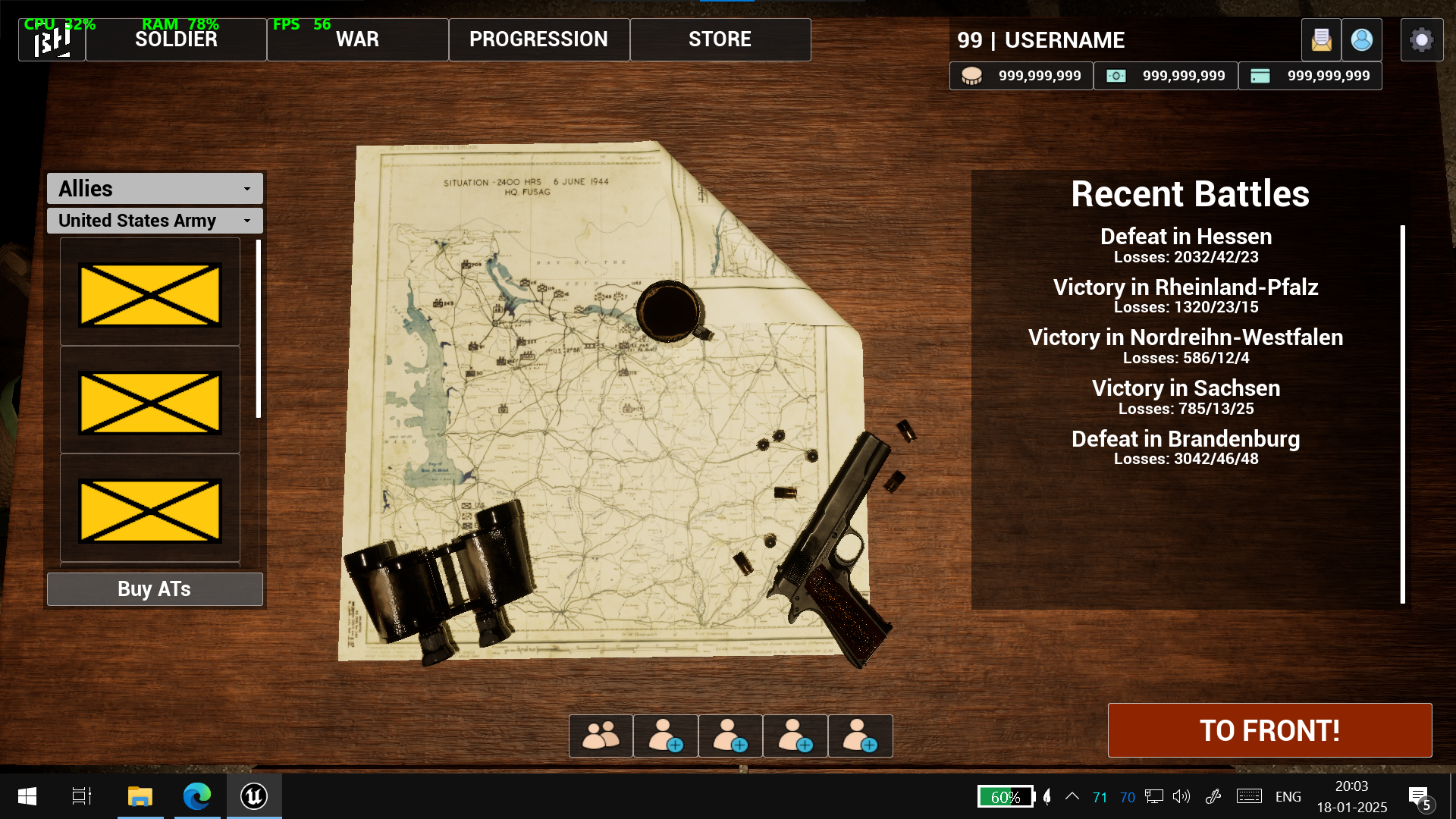Open File Explorer from the taskbar
Viewport: 1456px width, 819px height.
(140, 796)
